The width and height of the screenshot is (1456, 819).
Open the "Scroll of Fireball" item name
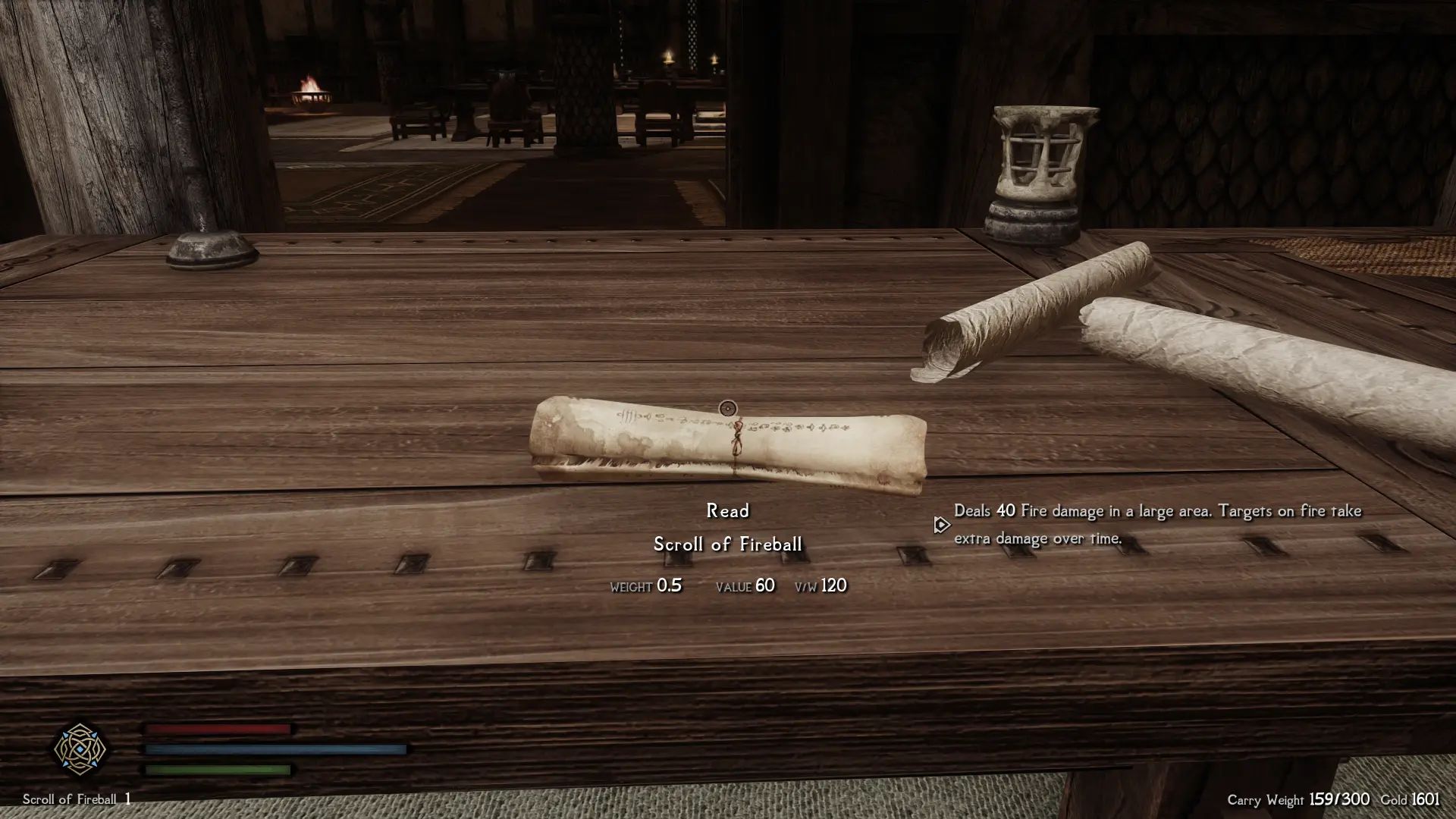(730, 543)
